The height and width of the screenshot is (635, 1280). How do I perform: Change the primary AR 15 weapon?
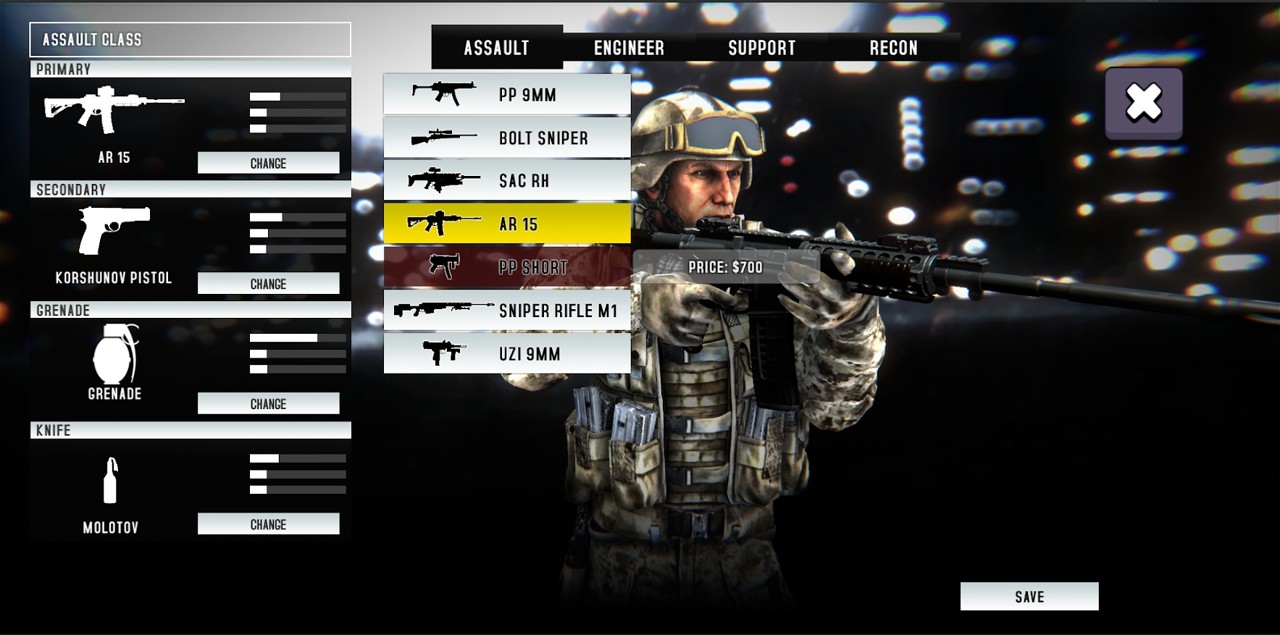point(268,163)
